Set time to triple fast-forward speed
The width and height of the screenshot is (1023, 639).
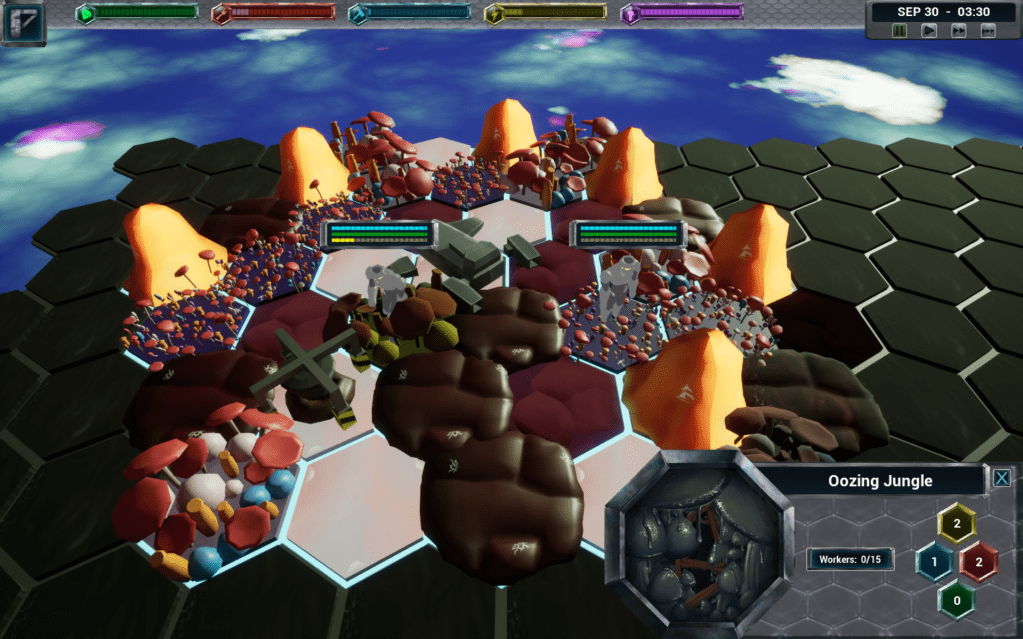point(988,31)
